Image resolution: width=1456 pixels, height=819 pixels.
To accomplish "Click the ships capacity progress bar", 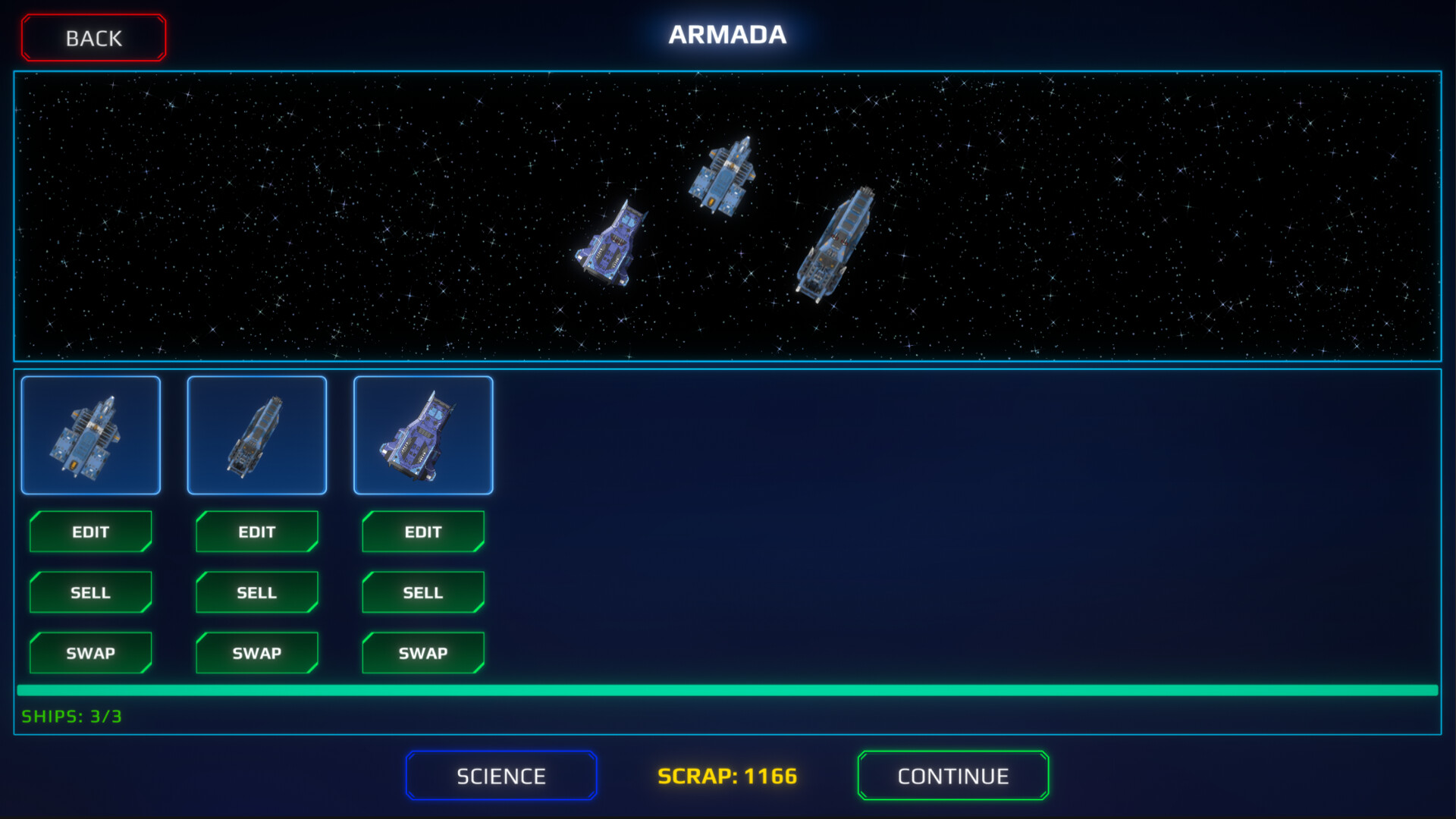I will click(728, 691).
